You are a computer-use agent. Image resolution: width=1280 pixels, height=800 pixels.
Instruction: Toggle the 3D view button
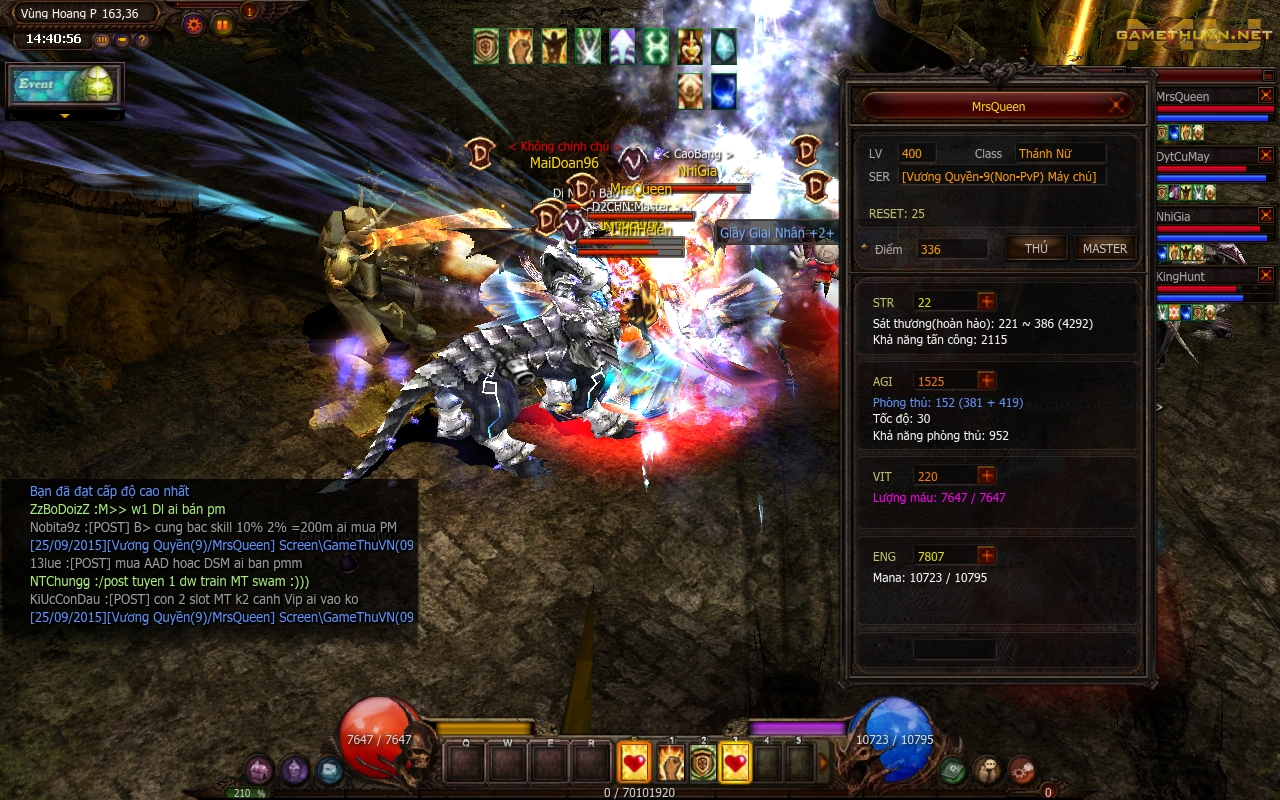pos(102,40)
